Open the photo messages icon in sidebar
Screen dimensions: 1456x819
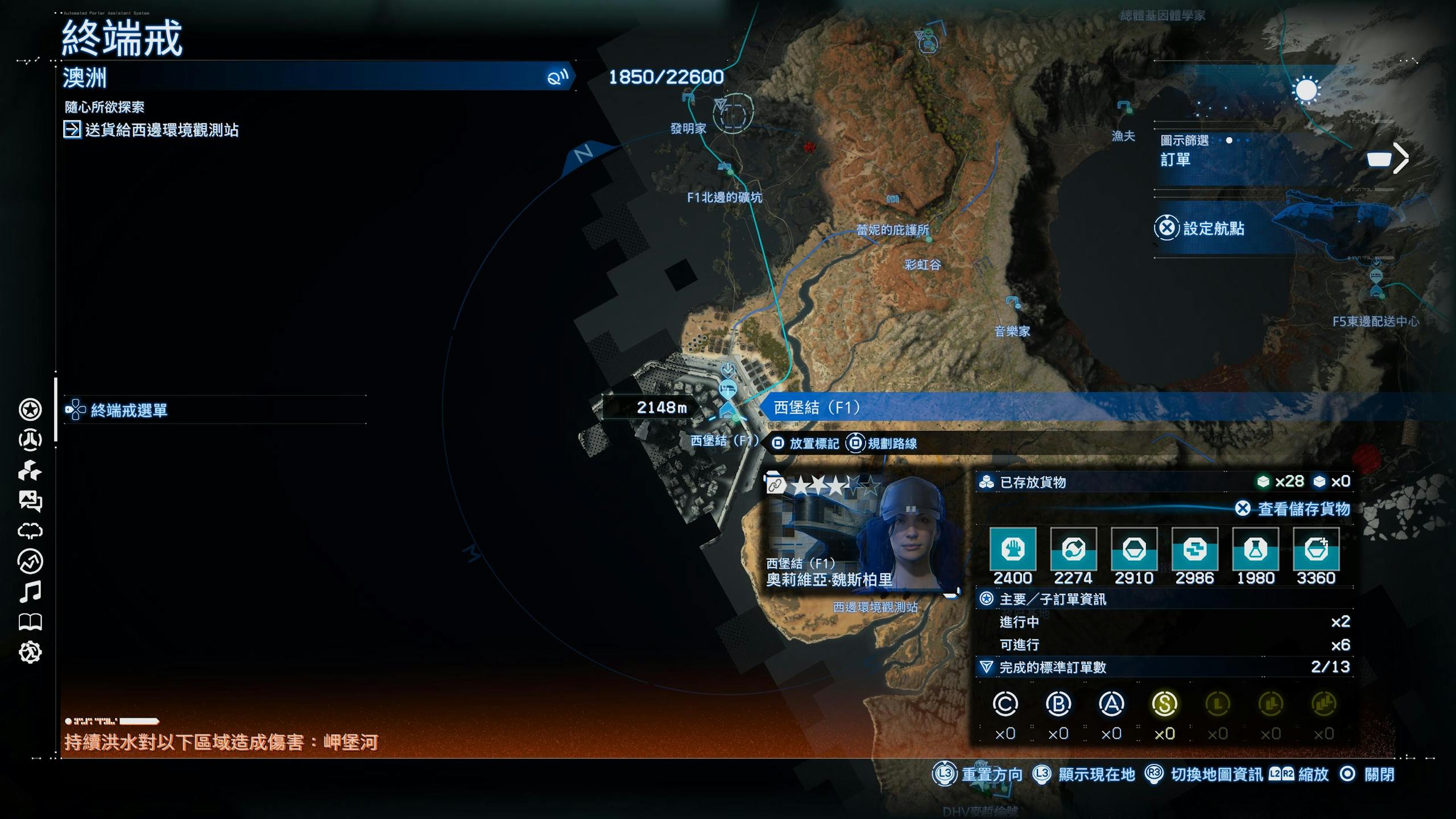(30, 500)
